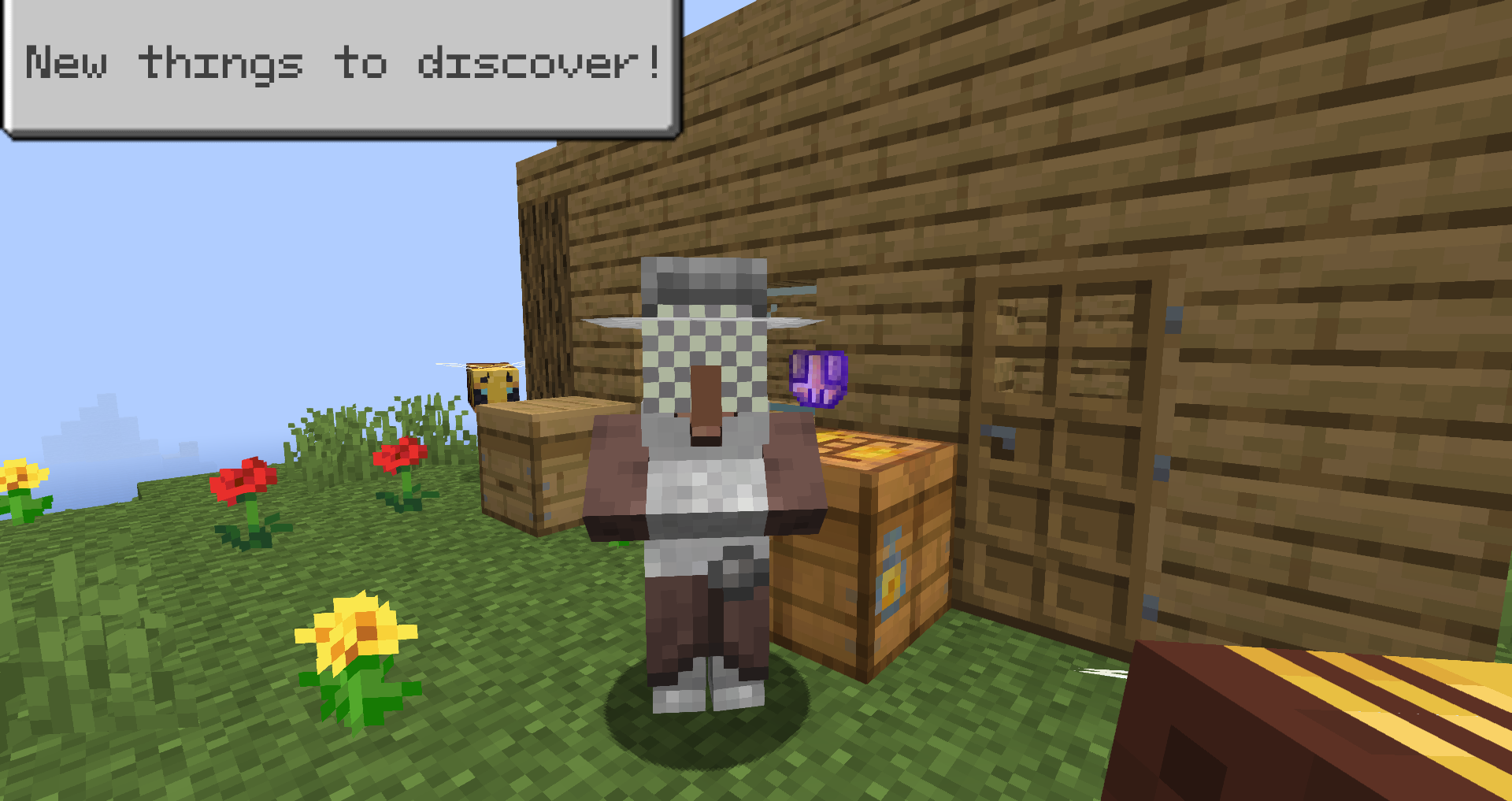Click the 'New things to discover!' text
The image size is (1512, 801).
[x=339, y=63]
